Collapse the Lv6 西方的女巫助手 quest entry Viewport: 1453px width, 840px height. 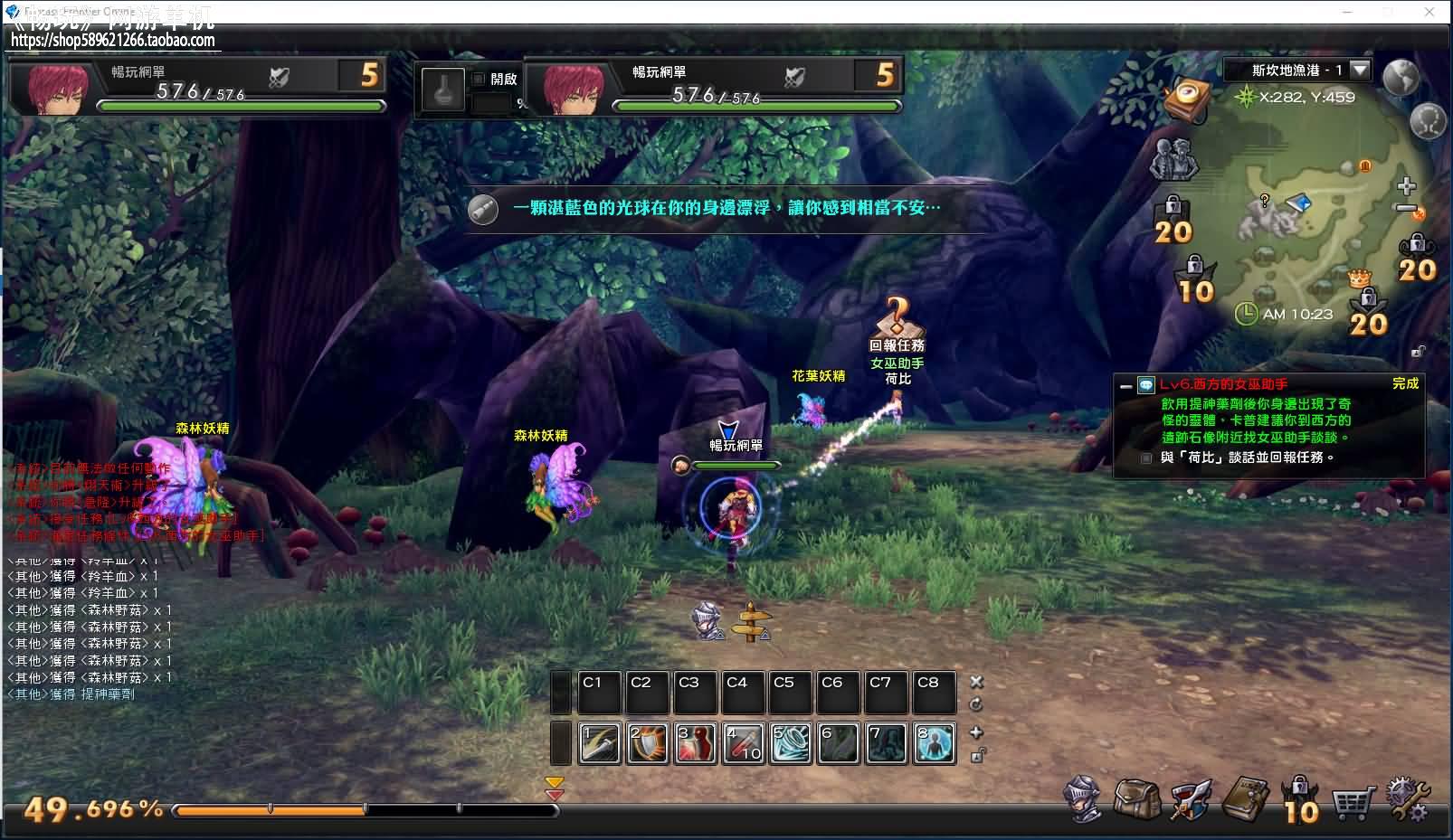tap(1125, 385)
